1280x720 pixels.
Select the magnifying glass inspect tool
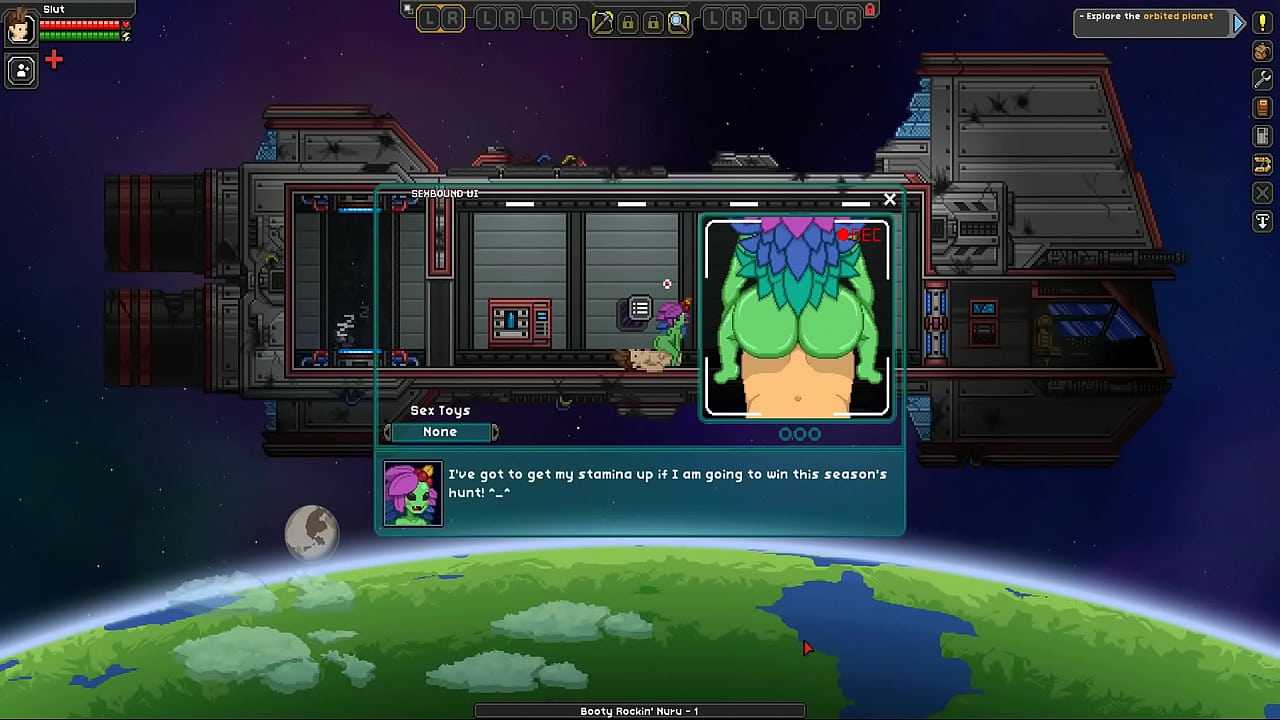click(x=679, y=22)
